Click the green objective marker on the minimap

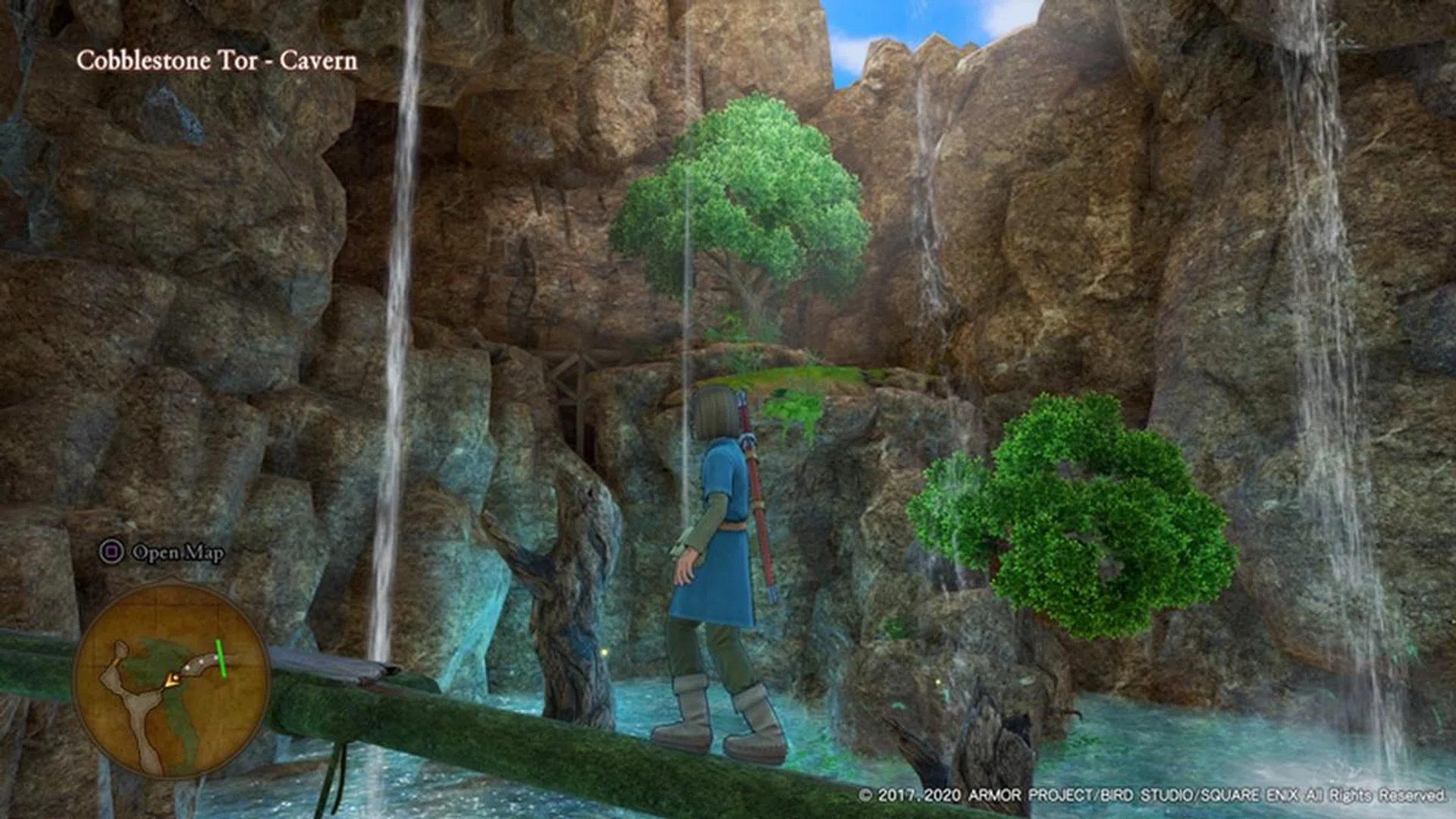221,659
